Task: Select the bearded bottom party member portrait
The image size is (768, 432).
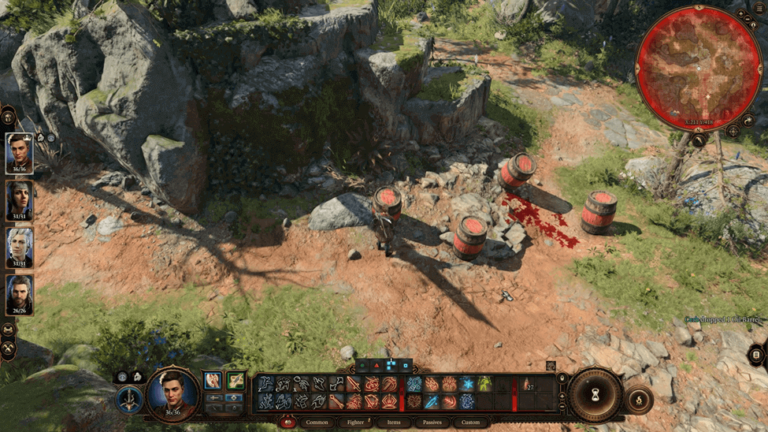Action: point(19,295)
